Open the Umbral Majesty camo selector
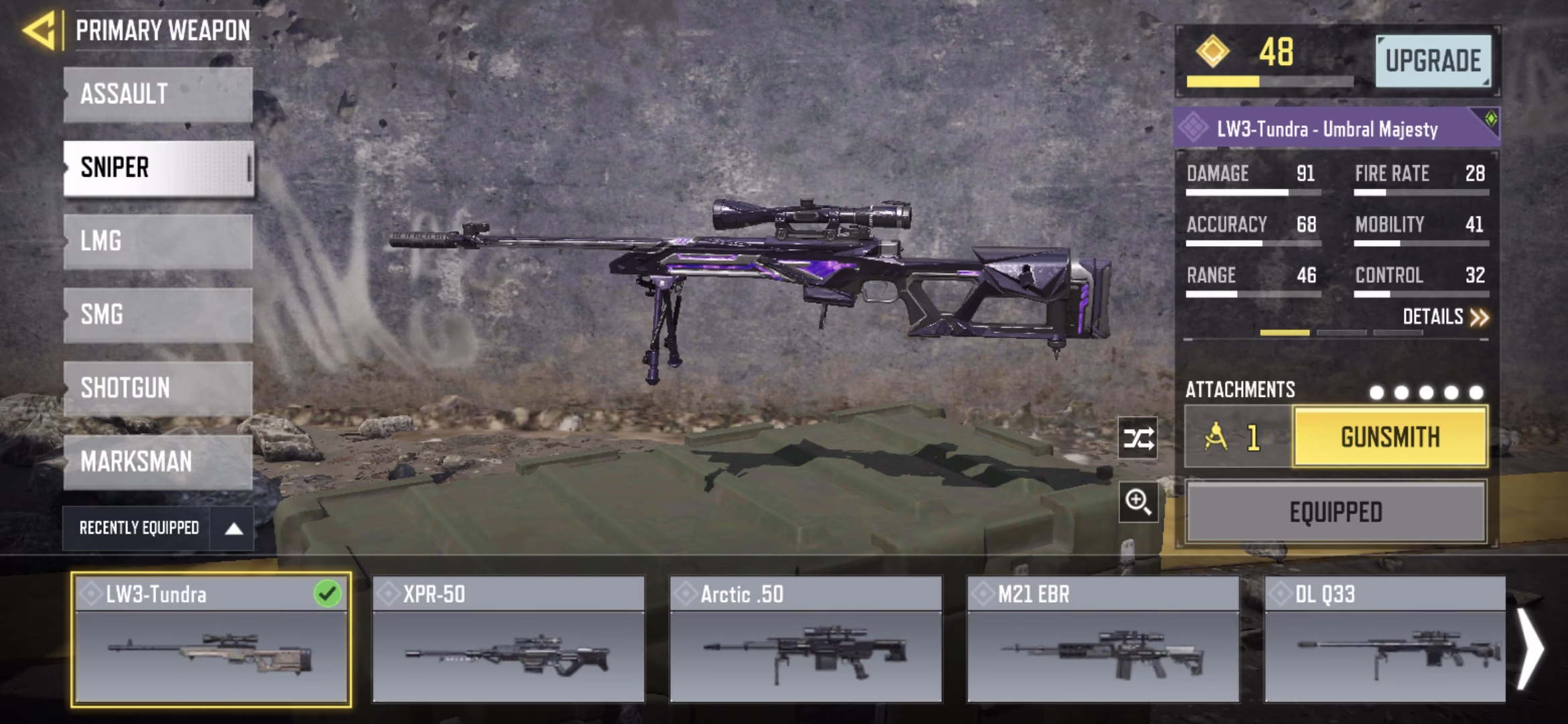 (x=1336, y=128)
